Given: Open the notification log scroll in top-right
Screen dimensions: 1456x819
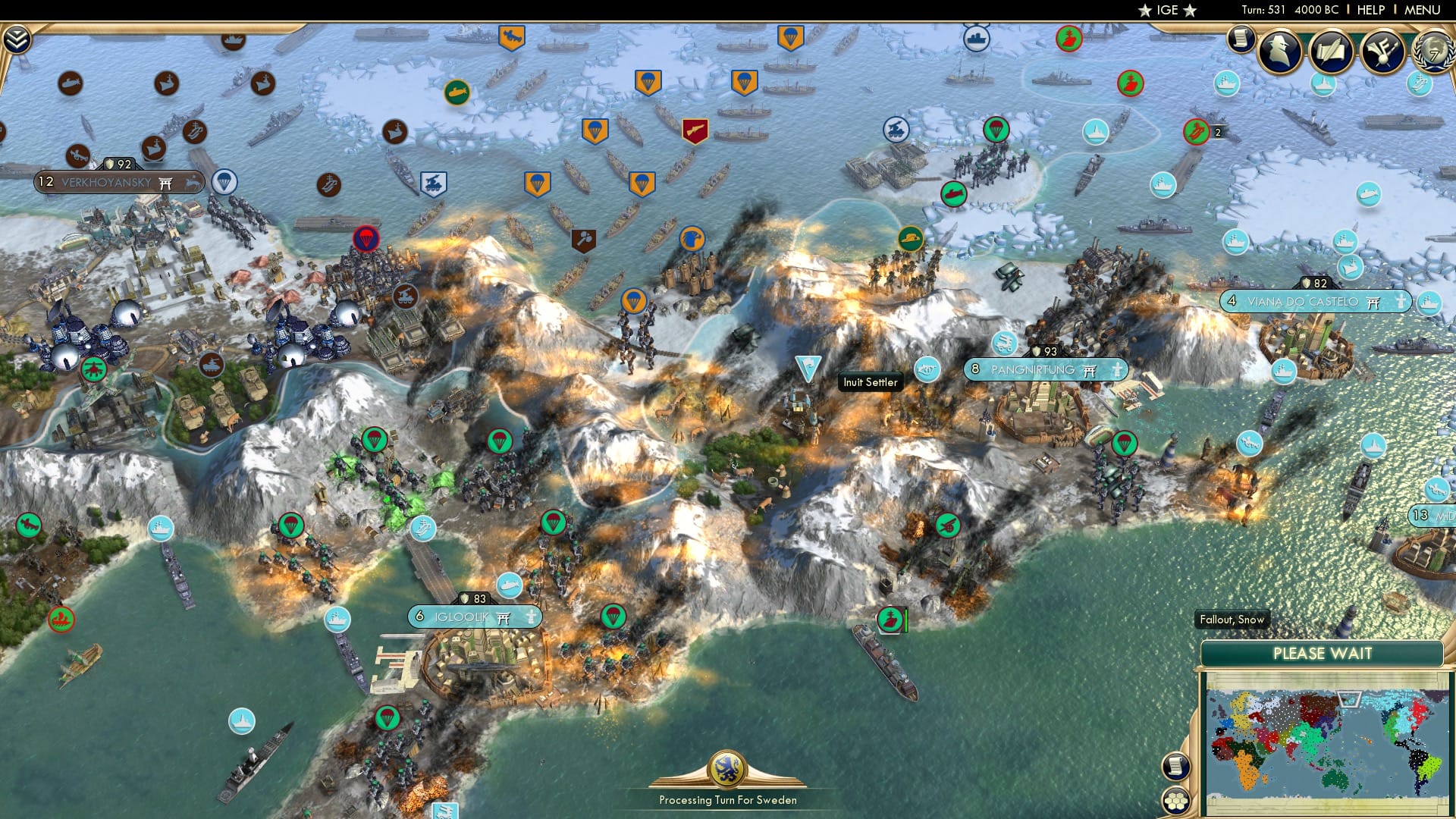Looking at the screenshot, I should pos(1241,39).
